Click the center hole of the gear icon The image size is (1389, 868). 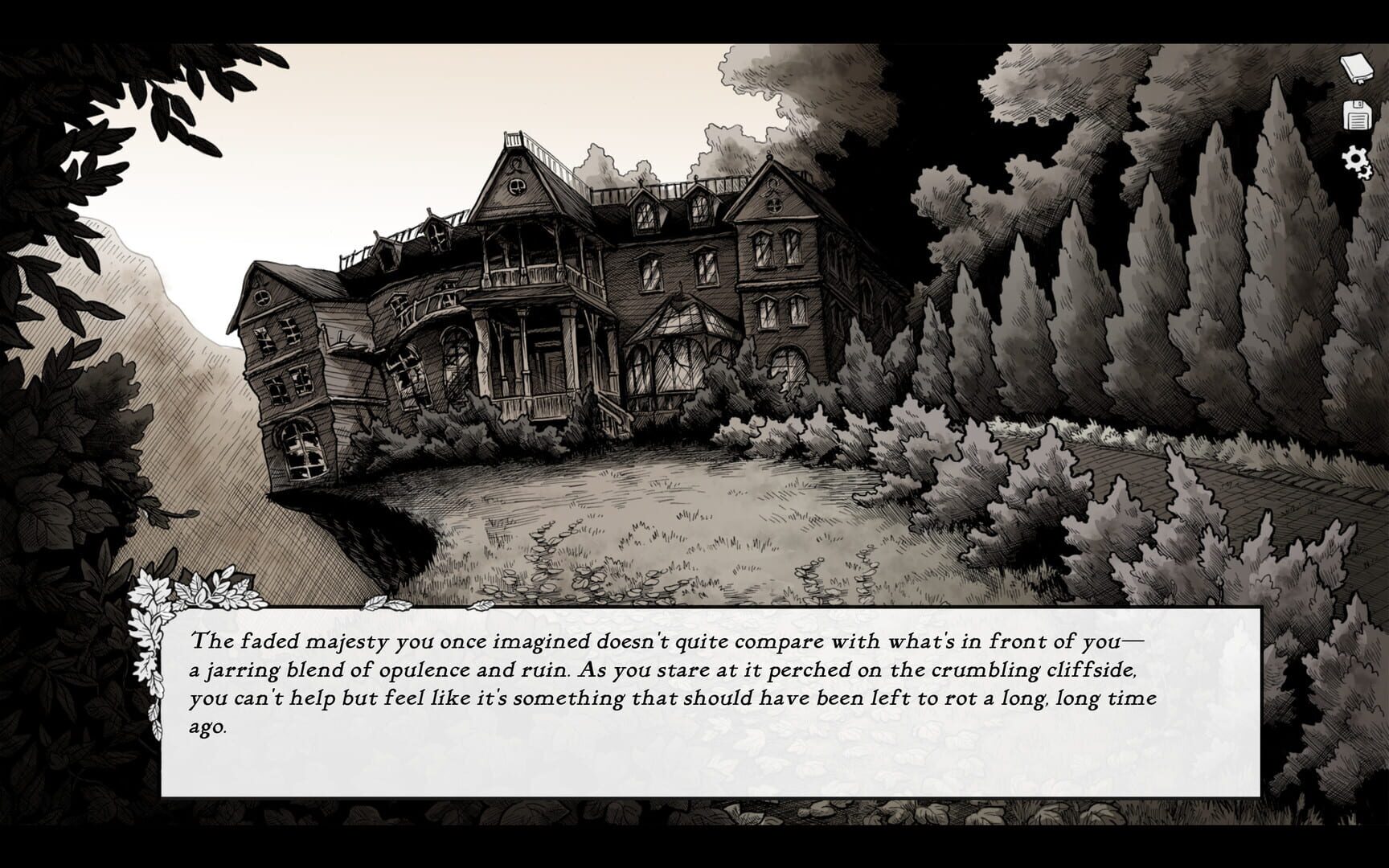click(x=1355, y=158)
